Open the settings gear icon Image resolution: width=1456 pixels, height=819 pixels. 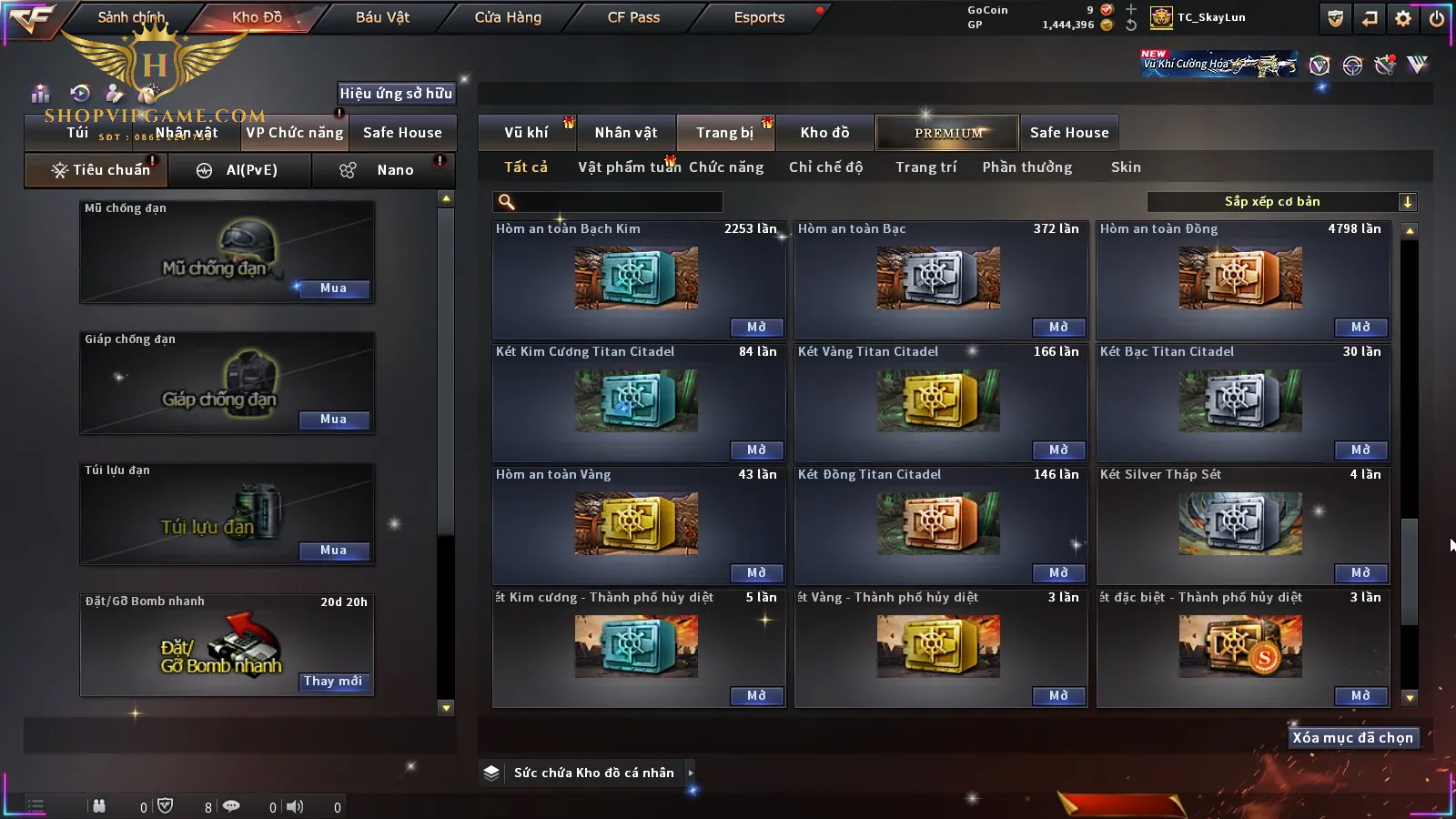[x=1403, y=18]
